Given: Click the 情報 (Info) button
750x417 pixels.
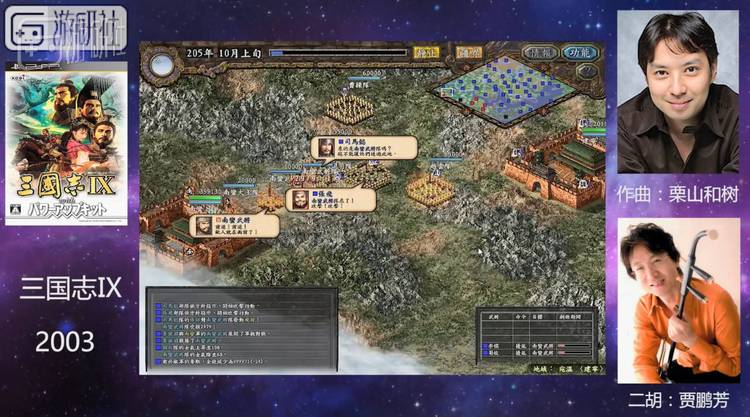Looking at the screenshot, I should click(x=541, y=52).
